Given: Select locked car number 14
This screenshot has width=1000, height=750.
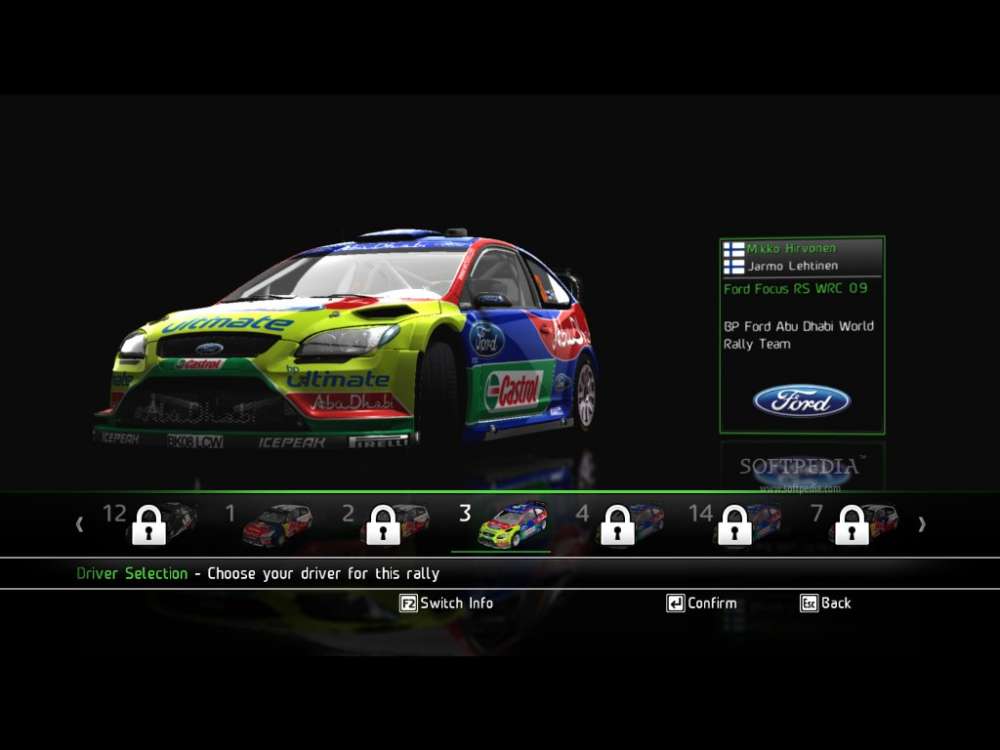Looking at the screenshot, I should 737,524.
